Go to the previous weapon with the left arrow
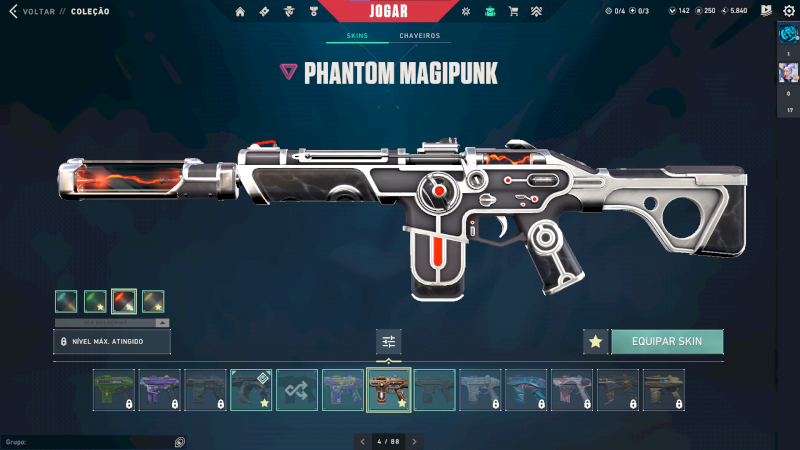The image size is (800, 450). (x=361, y=441)
